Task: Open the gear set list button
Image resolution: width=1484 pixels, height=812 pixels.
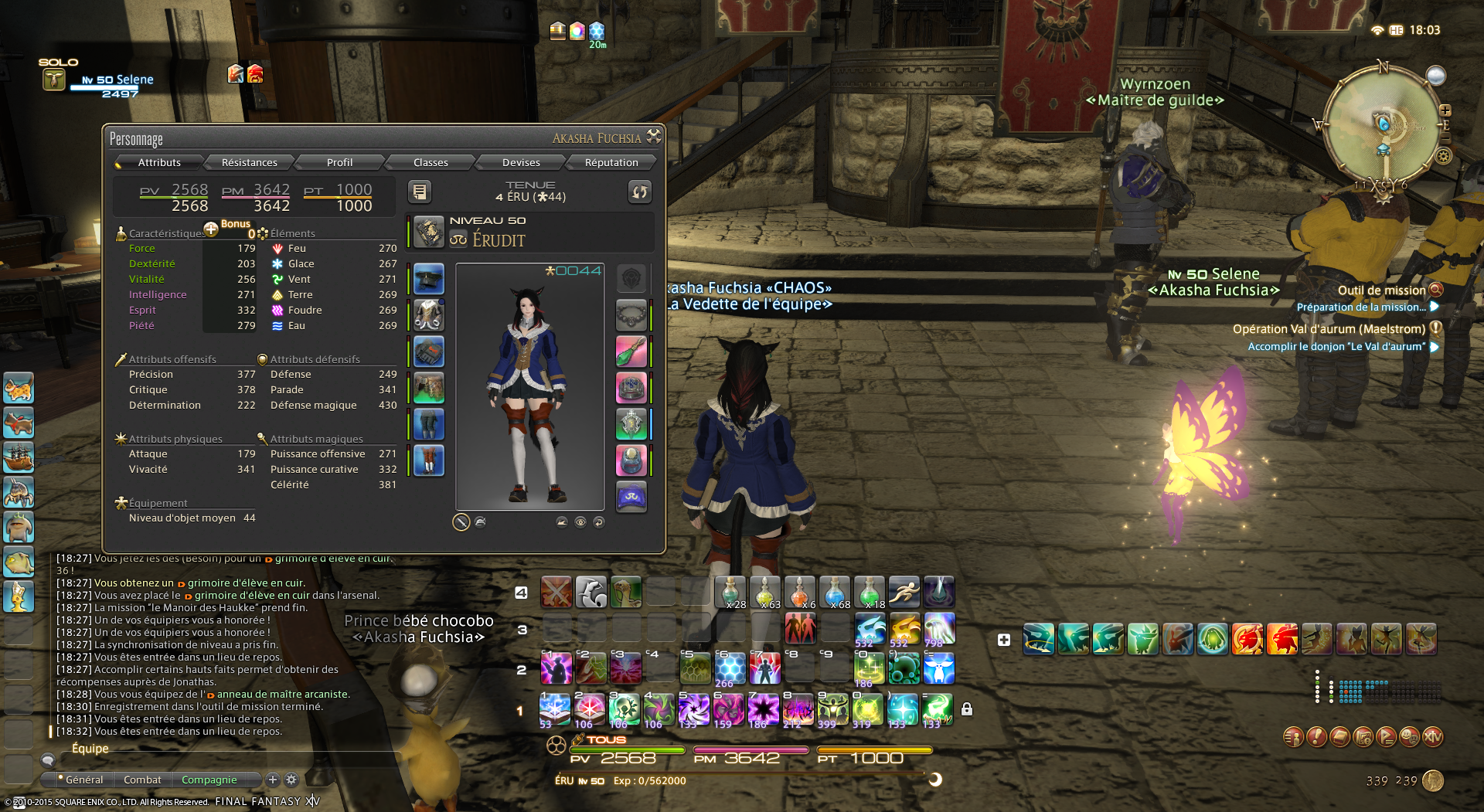Action: [420, 192]
